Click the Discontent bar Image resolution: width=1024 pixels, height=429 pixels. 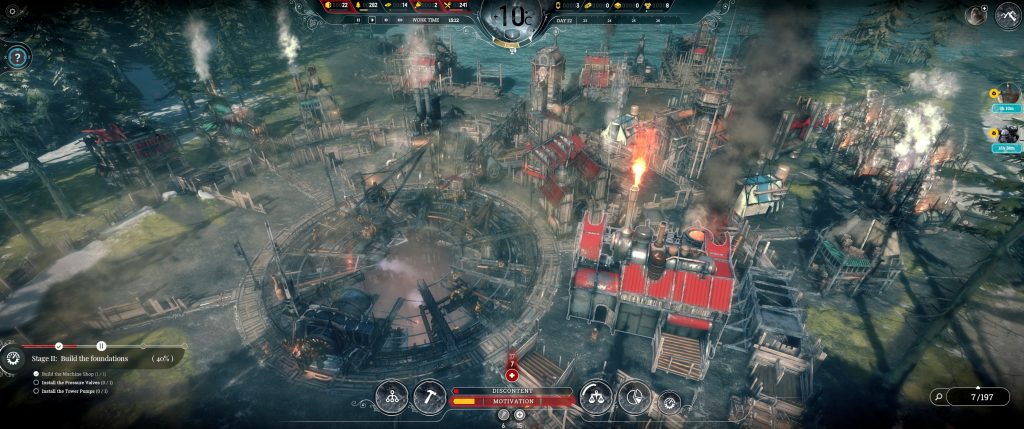(512, 390)
